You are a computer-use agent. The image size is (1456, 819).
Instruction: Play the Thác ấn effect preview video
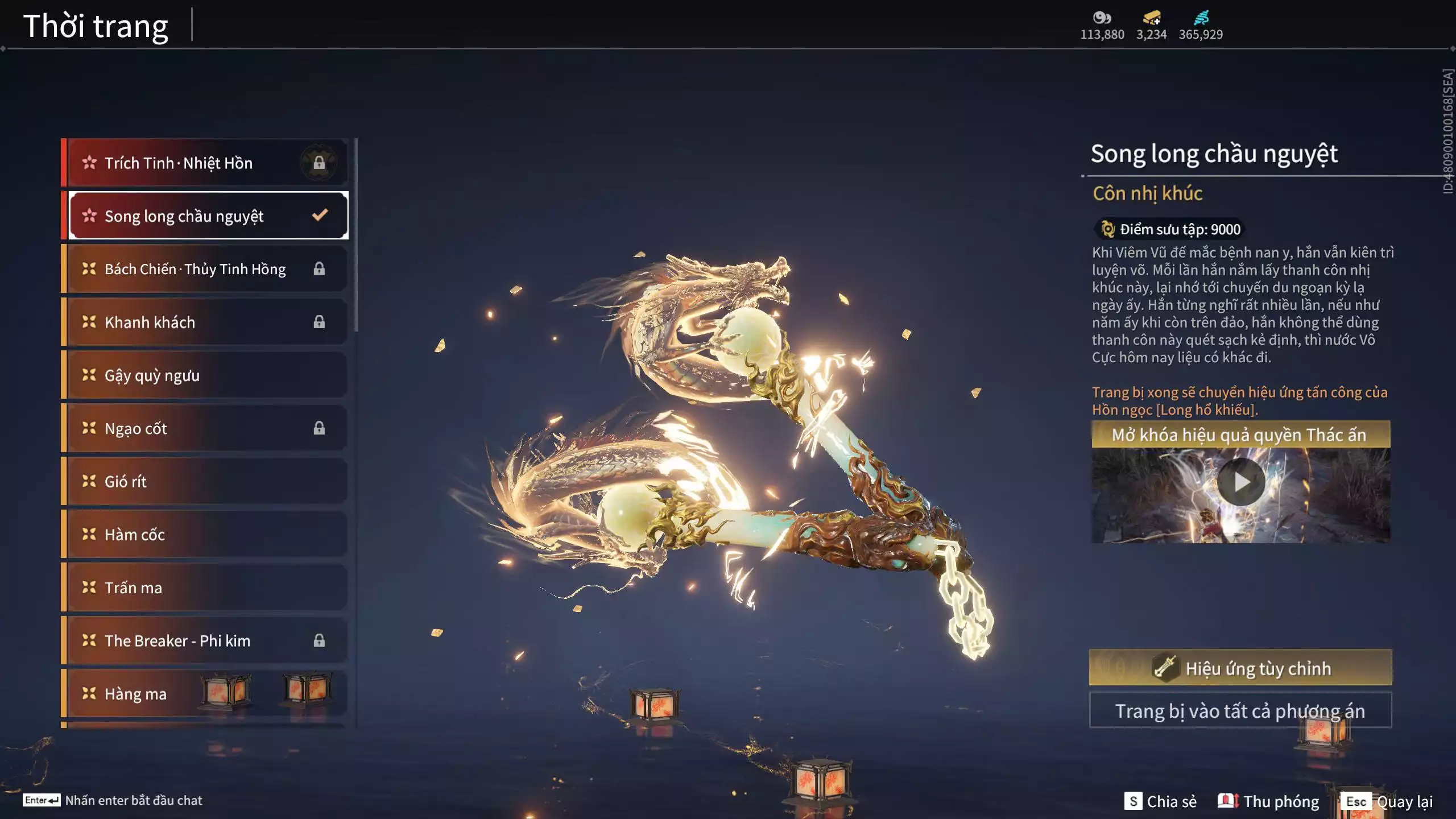point(1240,482)
